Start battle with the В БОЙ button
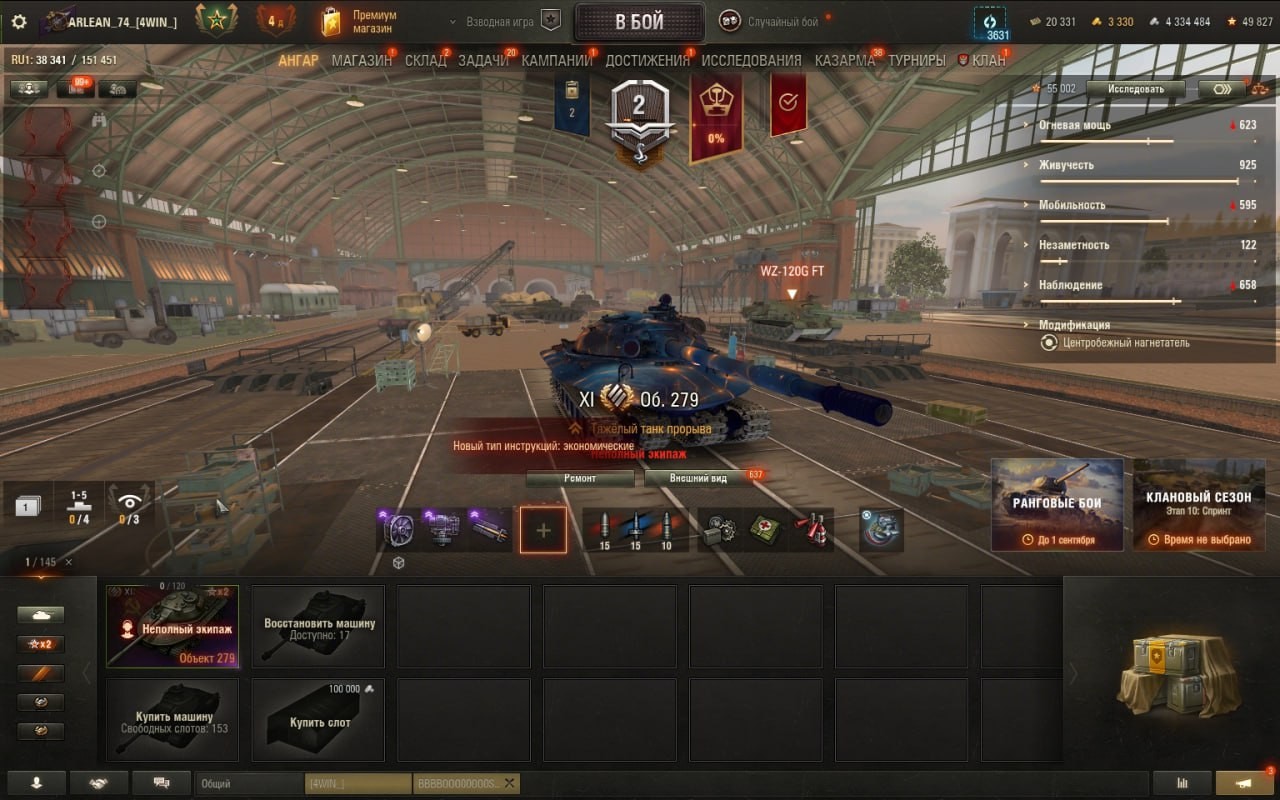 (x=639, y=22)
